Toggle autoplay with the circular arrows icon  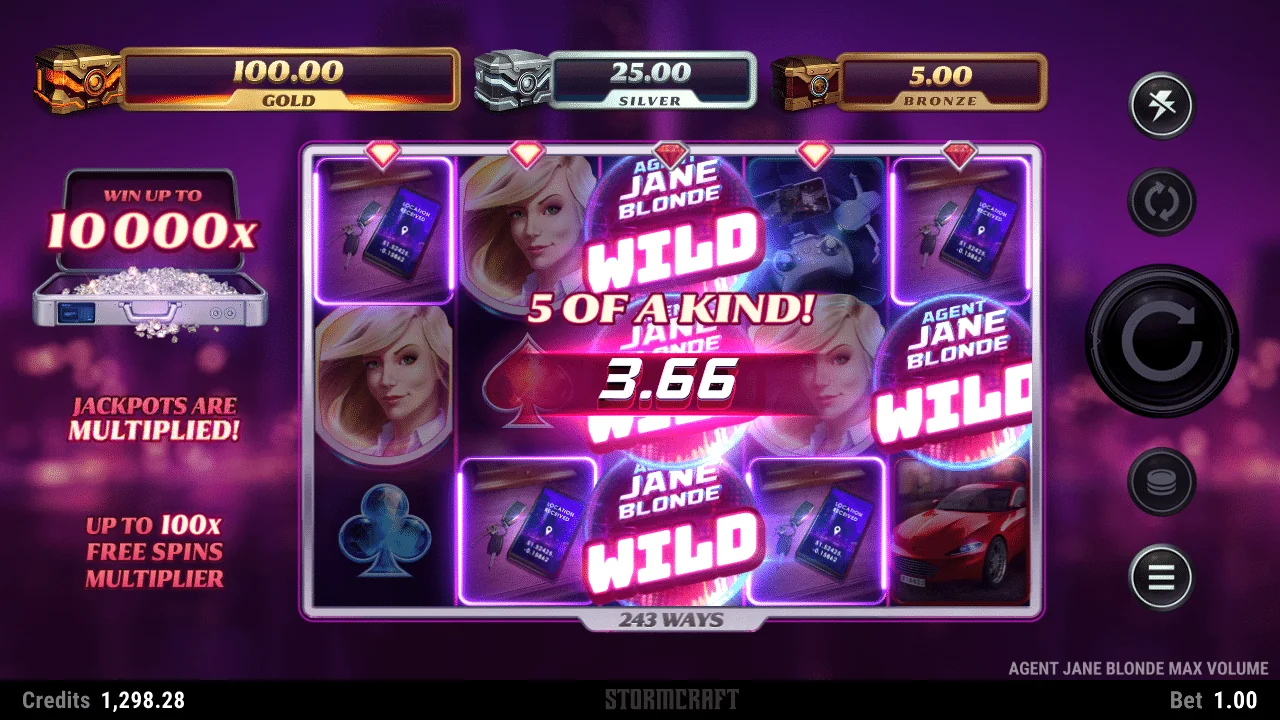[1161, 201]
